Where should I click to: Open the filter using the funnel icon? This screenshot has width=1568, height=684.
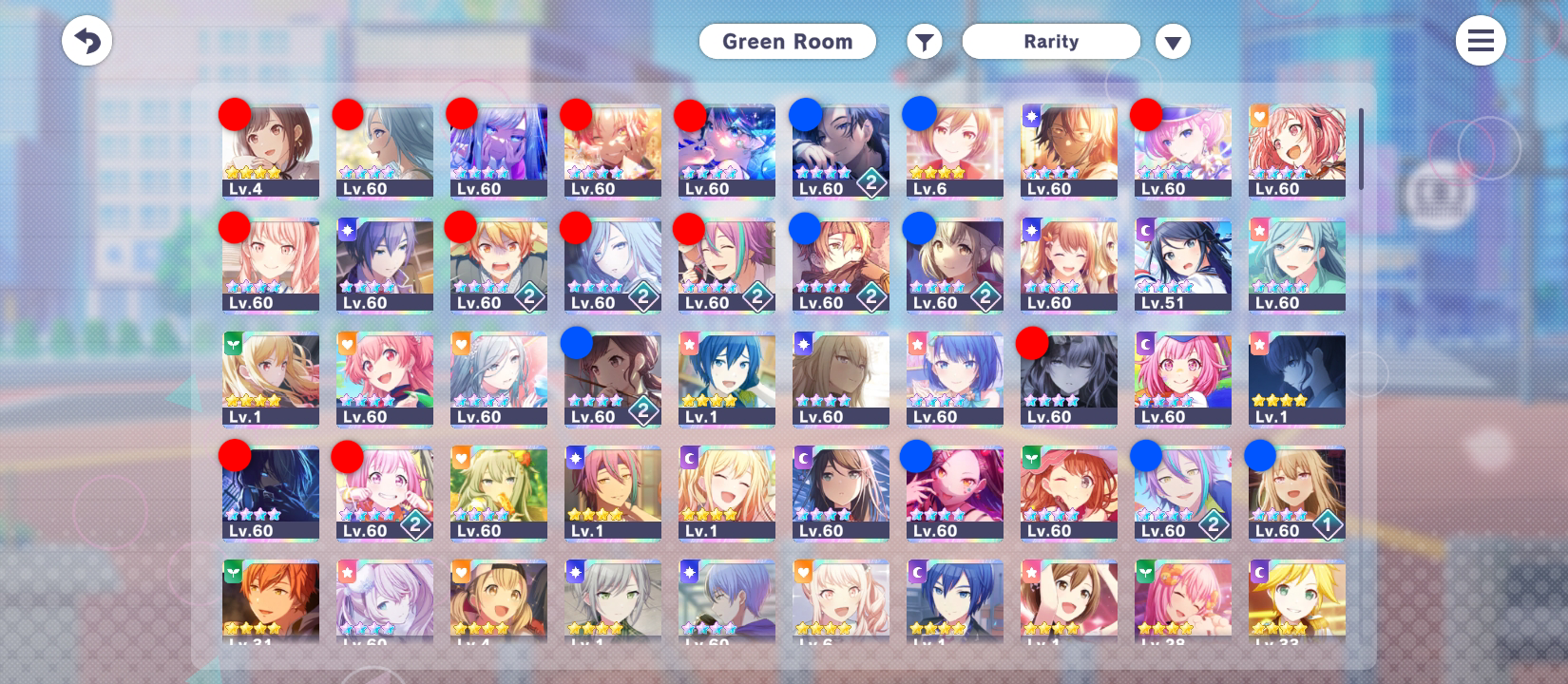point(923,41)
